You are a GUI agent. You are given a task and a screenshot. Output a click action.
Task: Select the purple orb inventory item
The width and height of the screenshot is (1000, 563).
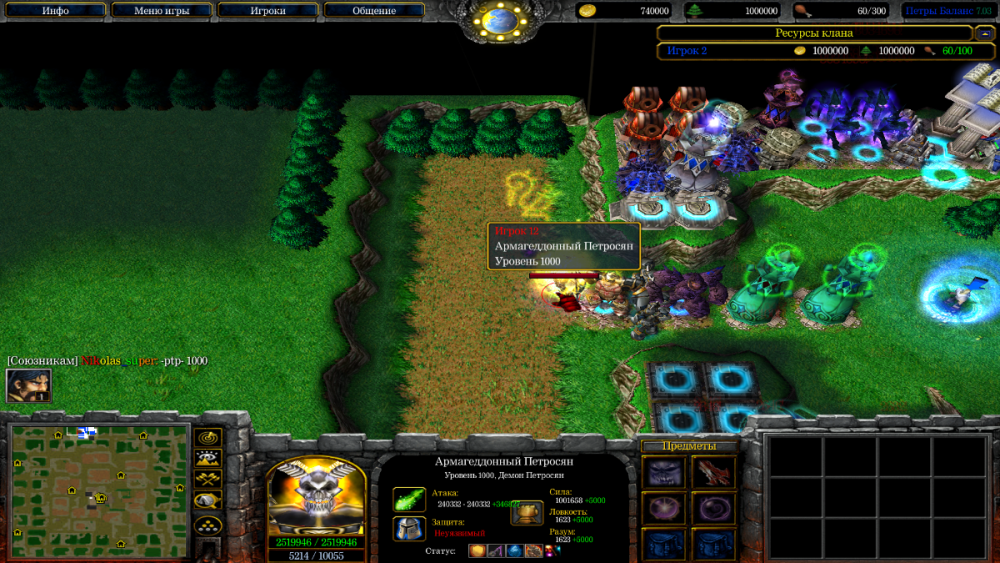click(663, 508)
